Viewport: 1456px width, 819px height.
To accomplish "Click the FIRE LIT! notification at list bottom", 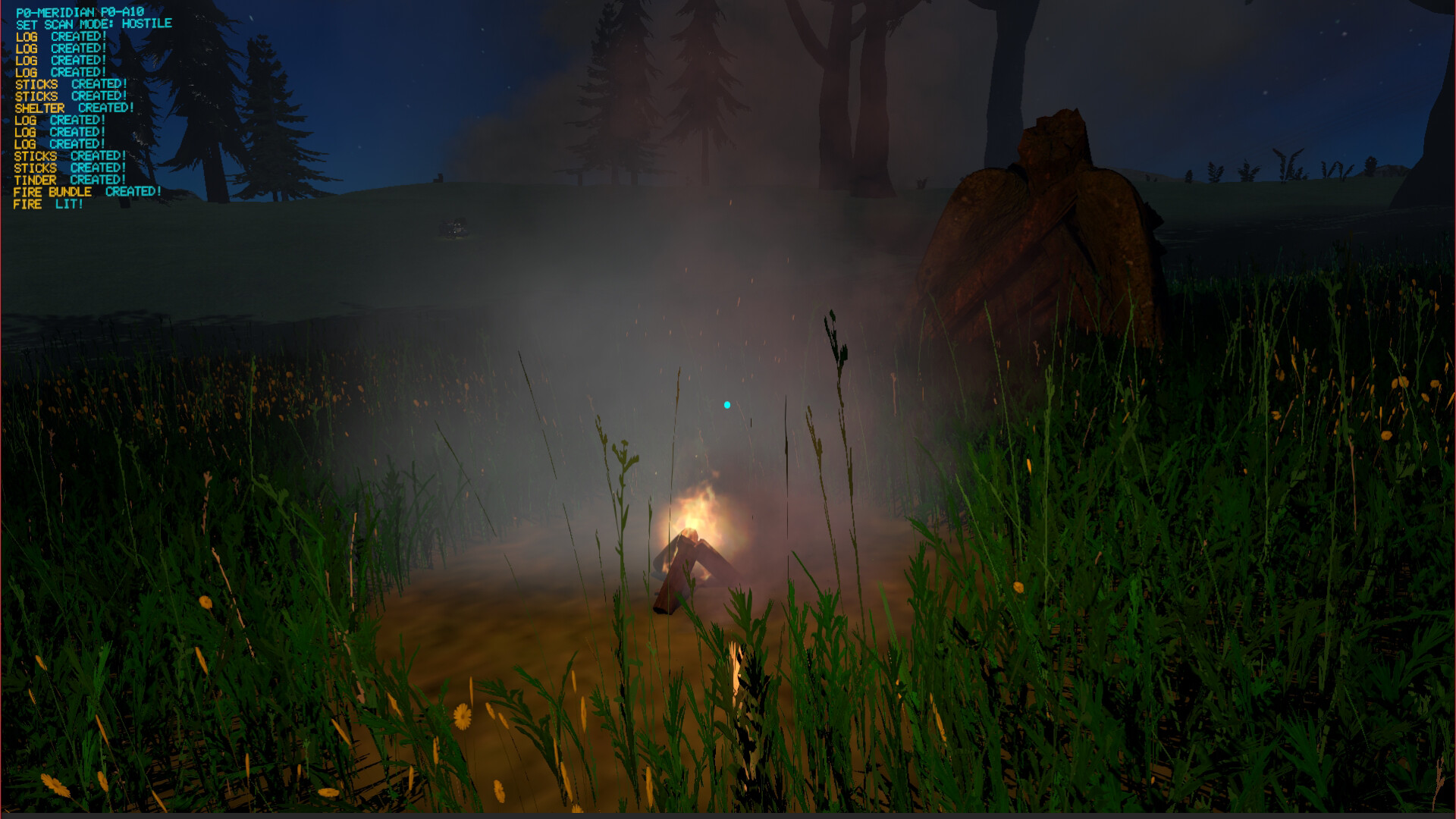I will [47, 204].
